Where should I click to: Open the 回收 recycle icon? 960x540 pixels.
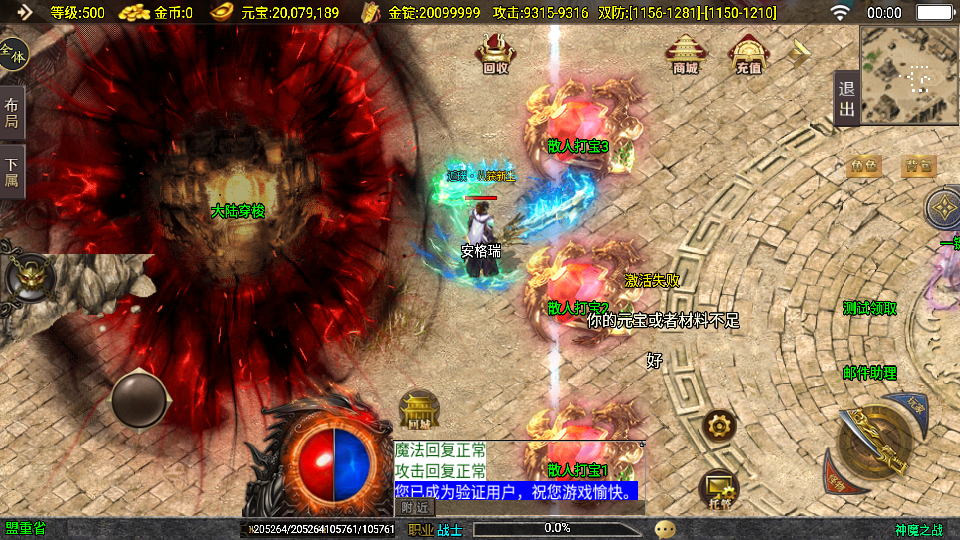pyautogui.click(x=495, y=53)
